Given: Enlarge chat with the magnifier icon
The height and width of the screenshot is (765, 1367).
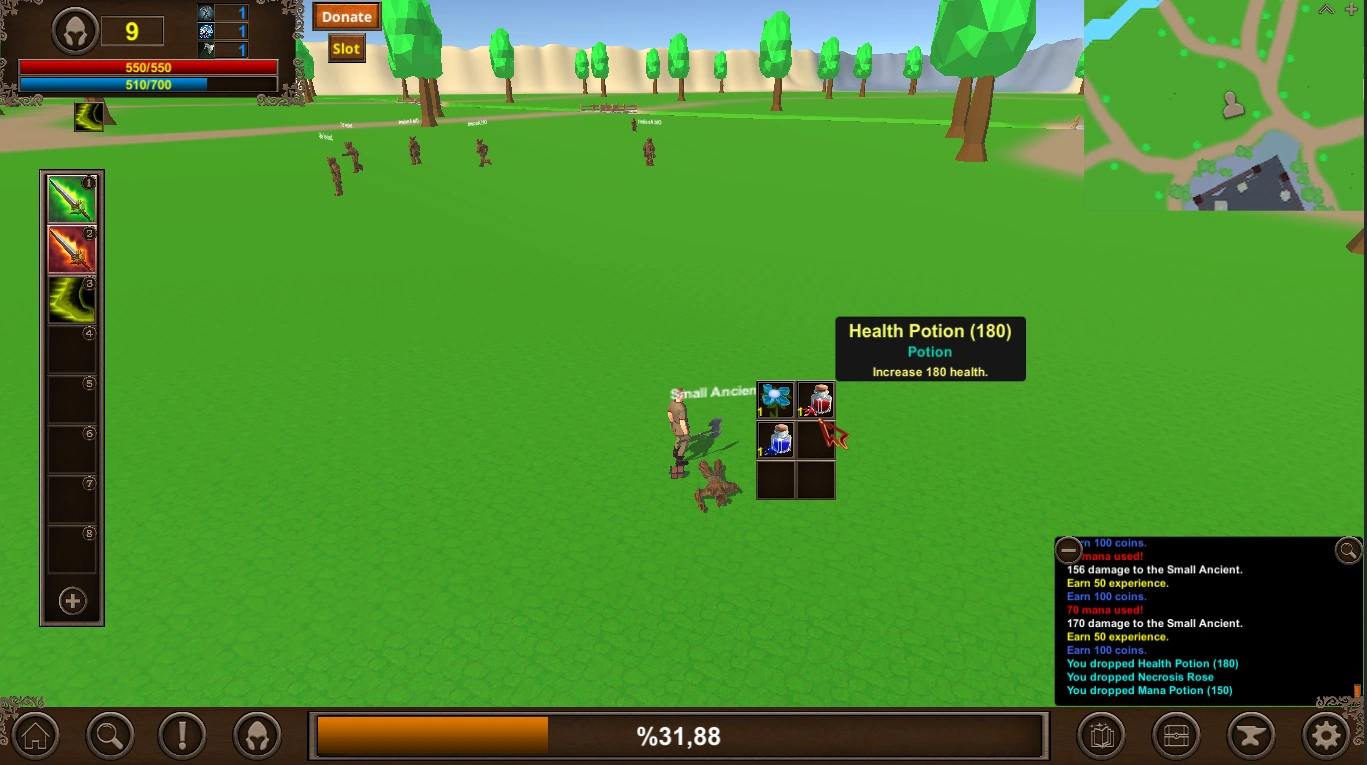Looking at the screenshot, I should (x=1347, y=550).
